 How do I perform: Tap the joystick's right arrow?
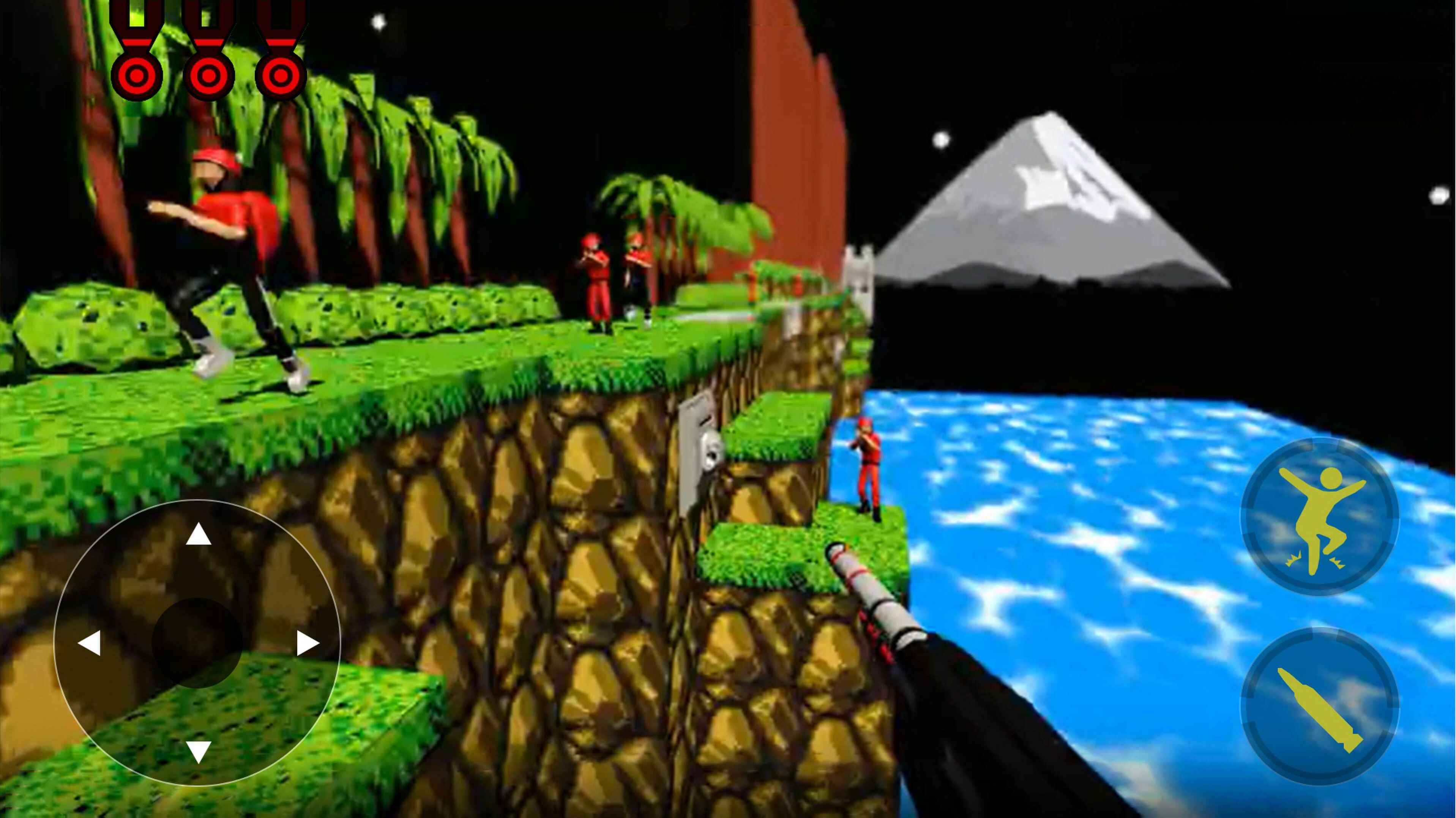tap(307, 643)
